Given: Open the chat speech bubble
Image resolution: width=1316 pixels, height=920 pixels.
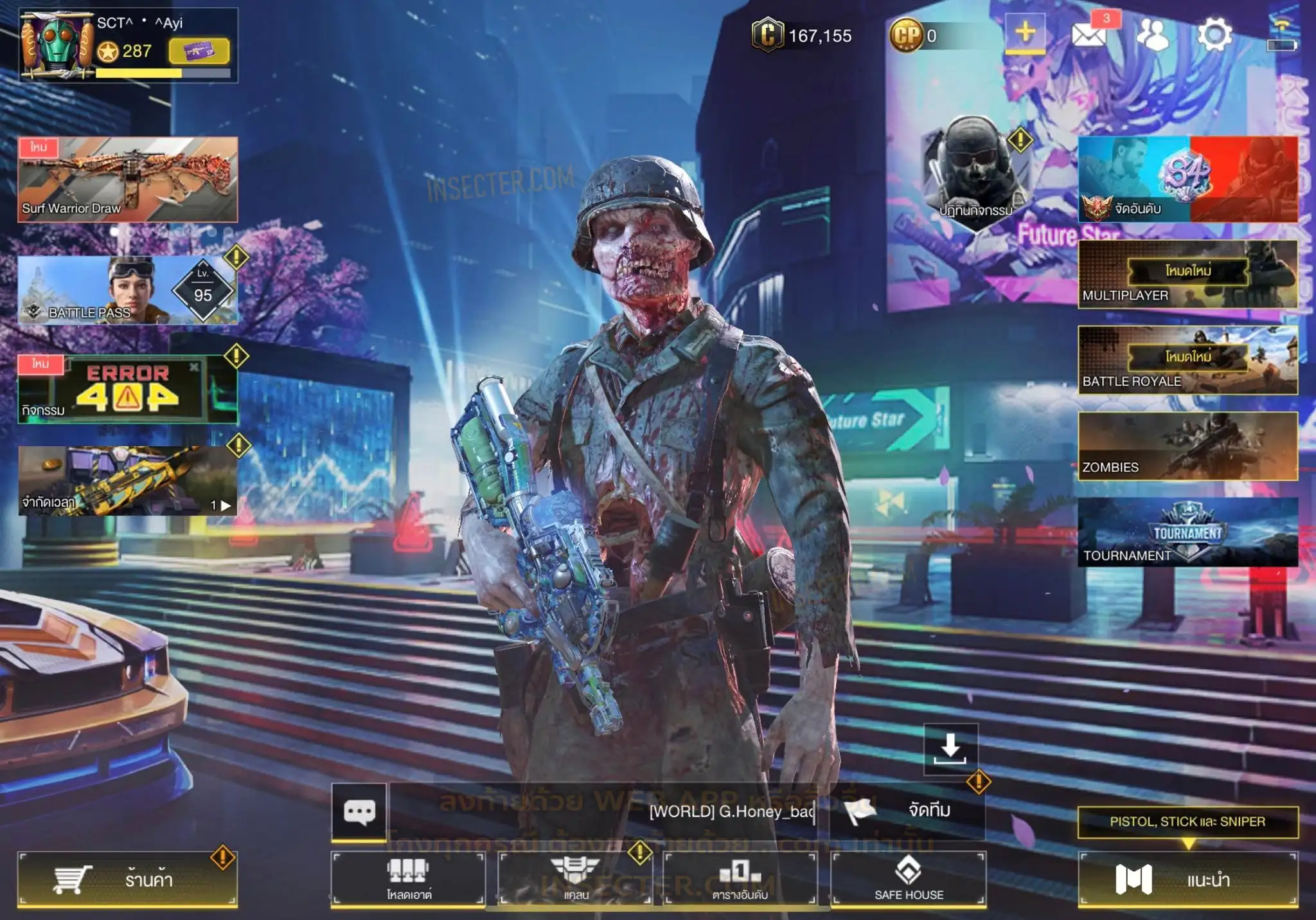Looking at the screenshot, I should [x=359, y=811].
